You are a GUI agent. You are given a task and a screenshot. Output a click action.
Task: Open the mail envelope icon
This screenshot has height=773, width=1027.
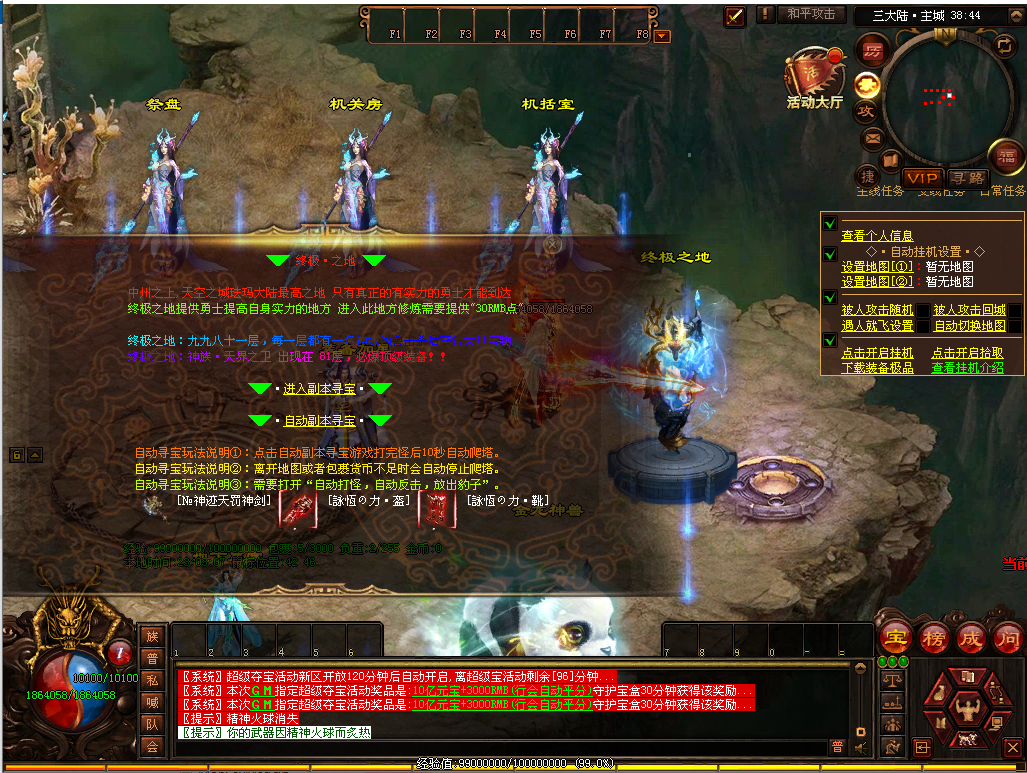pos(872,138)
